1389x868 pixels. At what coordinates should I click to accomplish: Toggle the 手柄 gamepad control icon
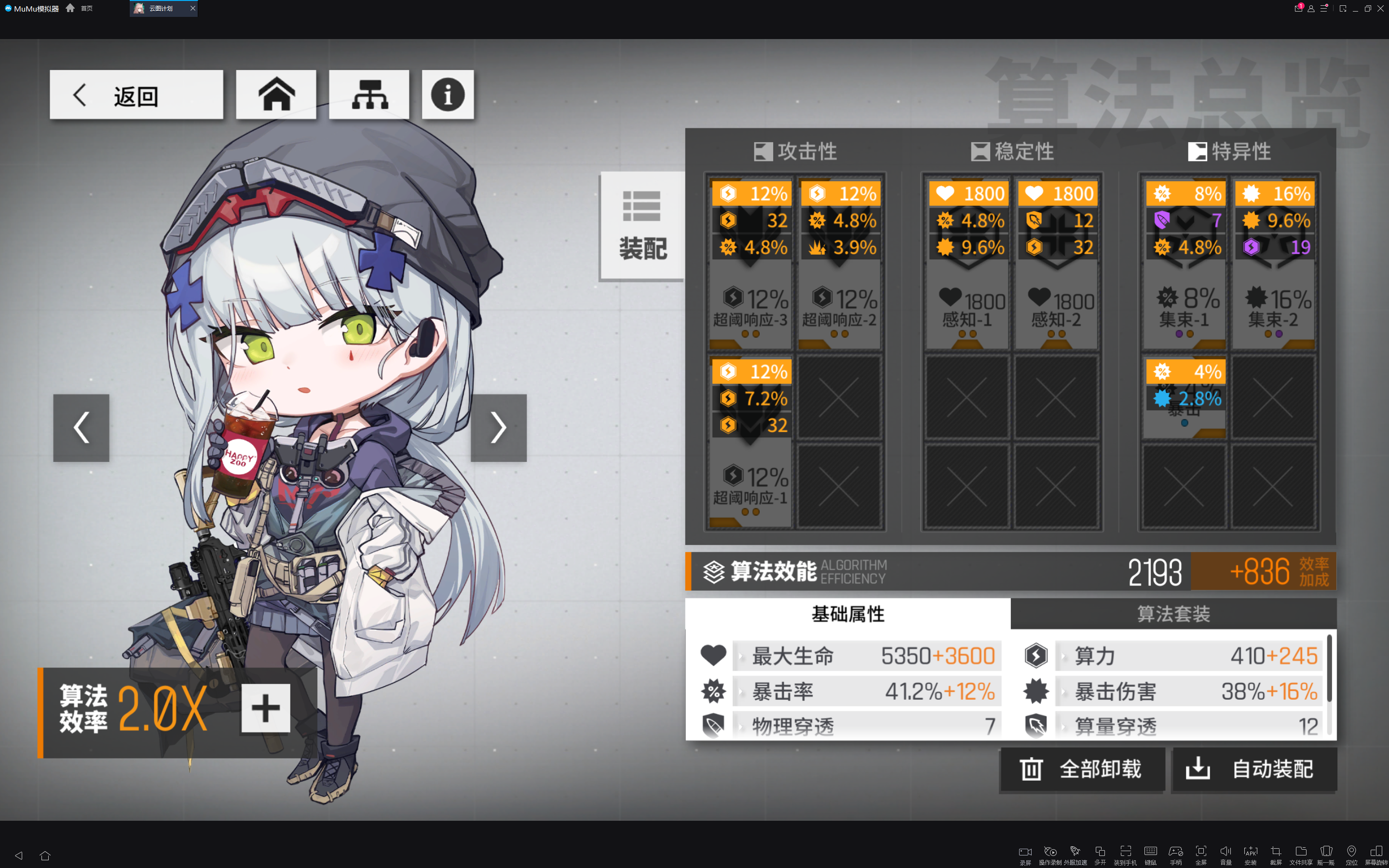pyautogui.click(x=1175, y=852)
